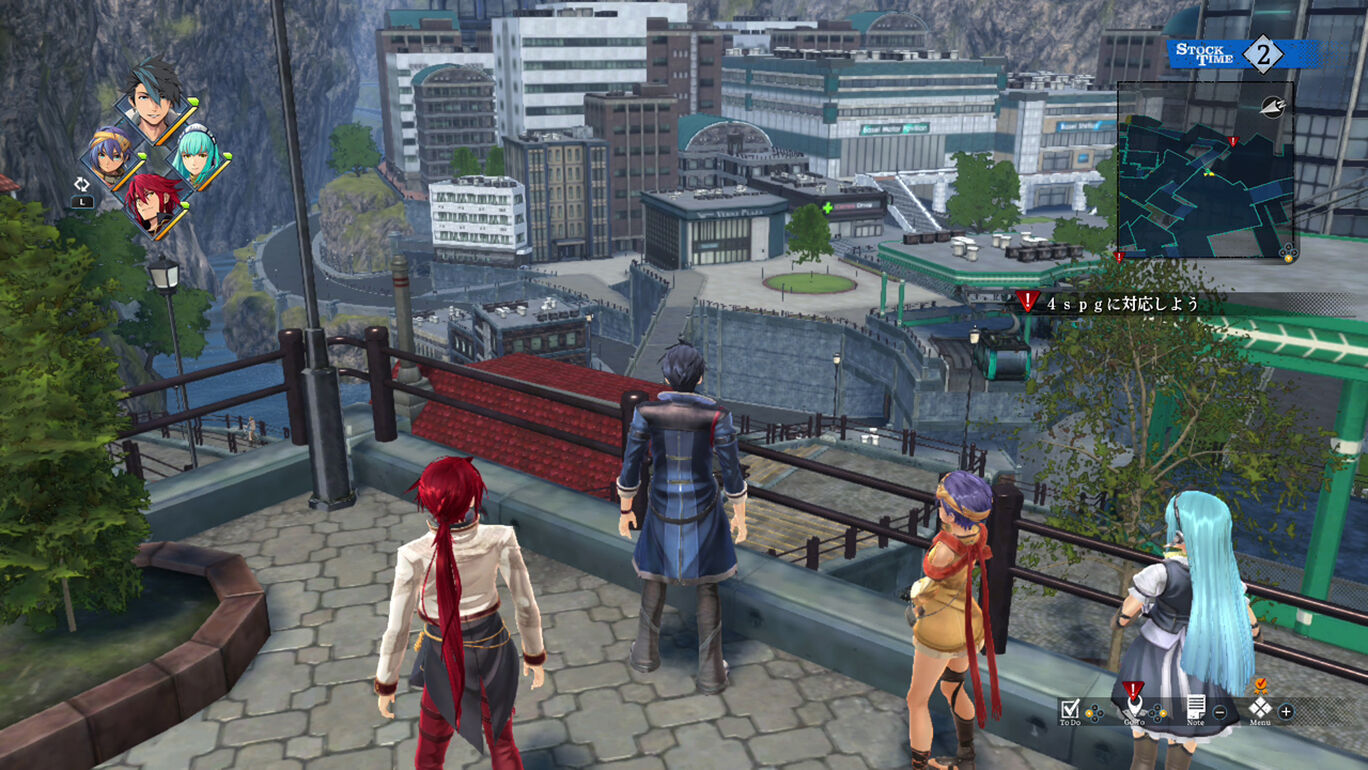Open the diamond-shaped Menu icon

(x=1259, y=709)
